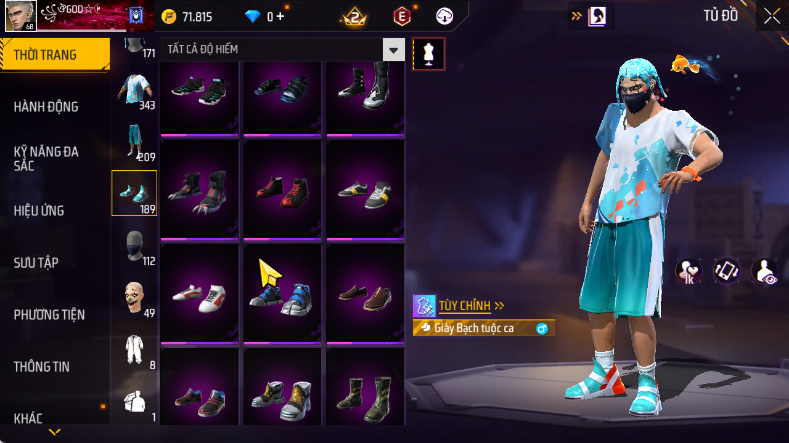Pick the white and red sneakers
The height and width of the screenshot is (443, 789).
(x=199, y=295)
